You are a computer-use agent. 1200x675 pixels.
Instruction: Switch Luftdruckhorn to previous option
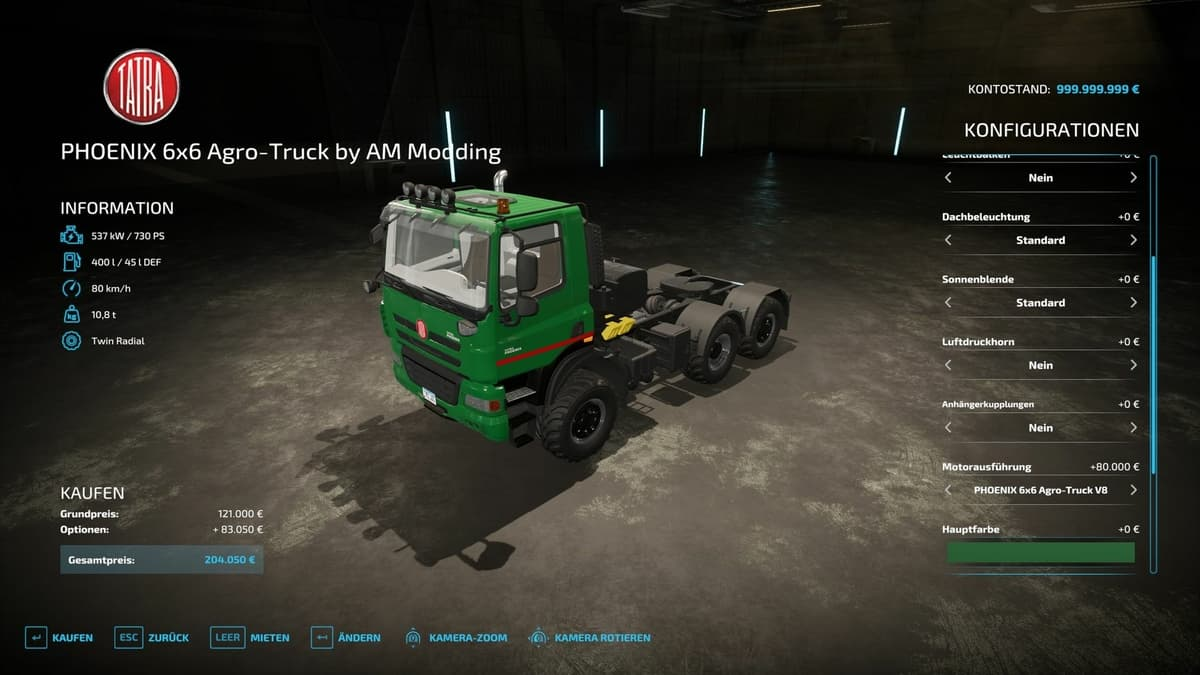coord(948,365)
